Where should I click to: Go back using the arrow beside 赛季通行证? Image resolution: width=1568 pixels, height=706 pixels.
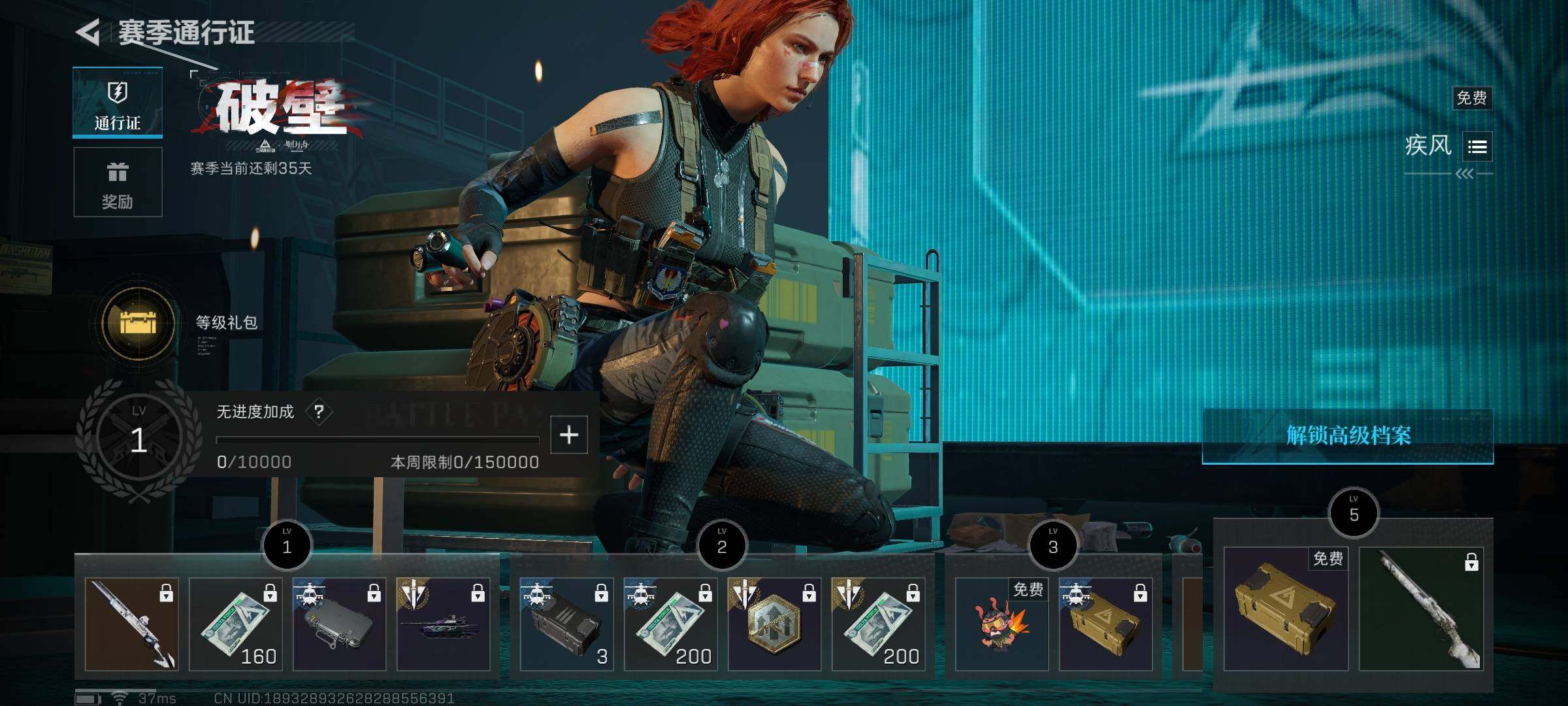click(x=89, y=32)
